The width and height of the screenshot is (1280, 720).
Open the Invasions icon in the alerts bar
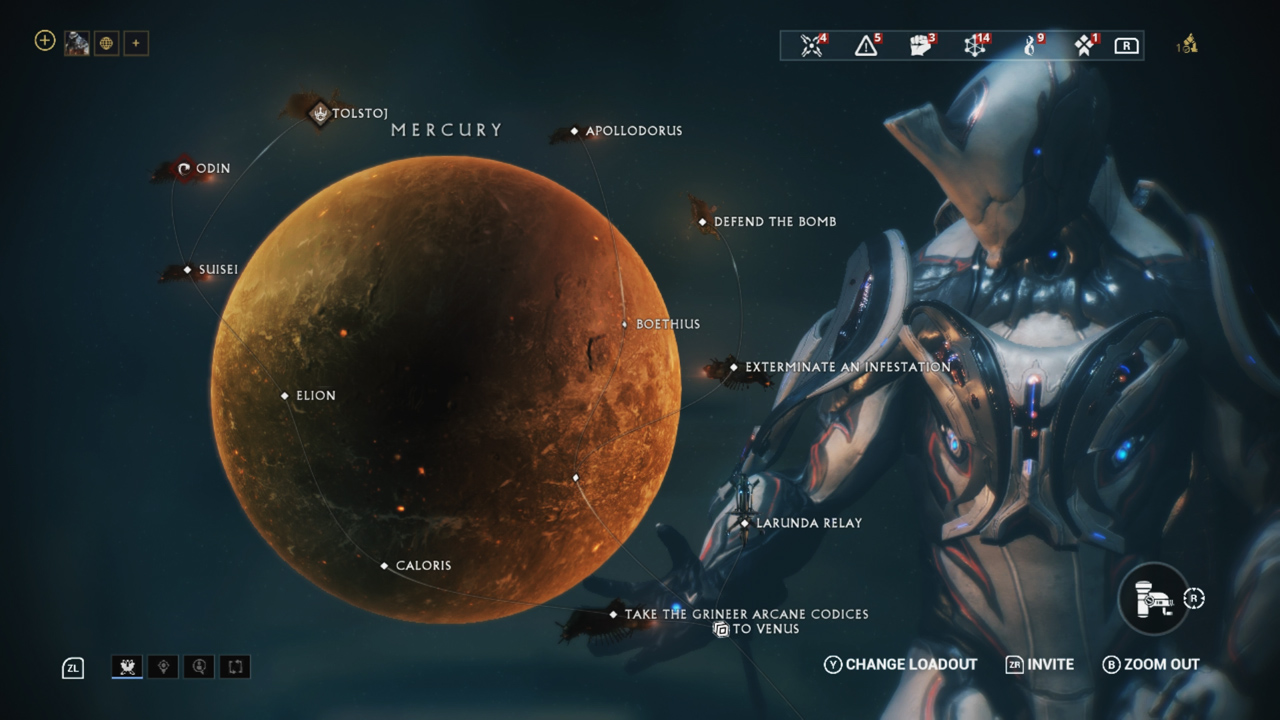coord(811,45)
